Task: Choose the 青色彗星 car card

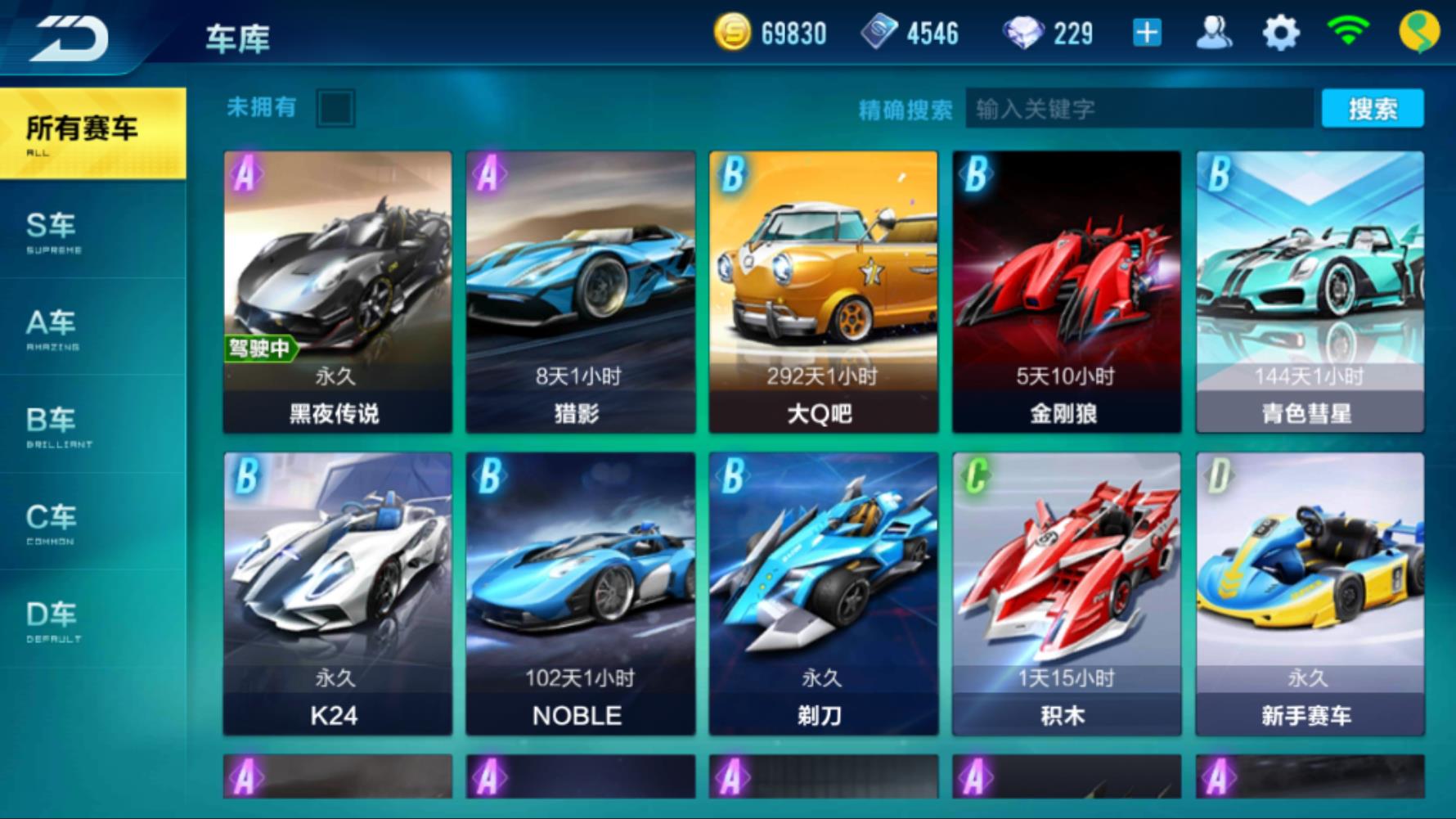Action: pyautogui.click(x=1309, y=291)
